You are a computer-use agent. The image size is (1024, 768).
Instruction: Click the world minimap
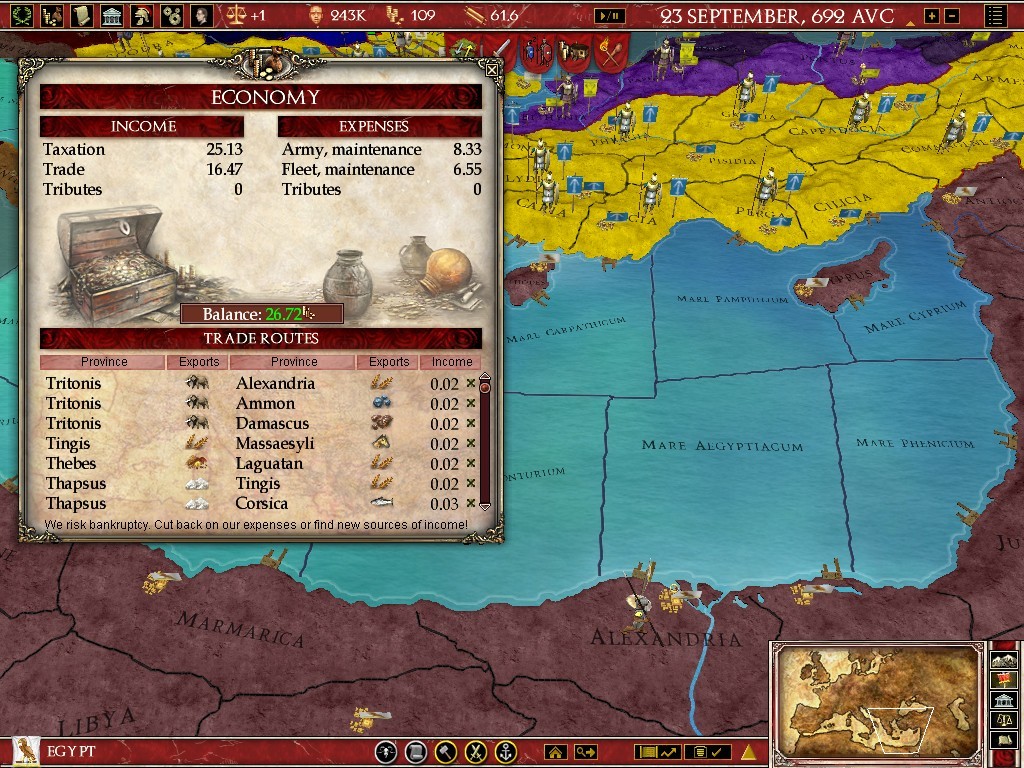[x=877, y=701]
